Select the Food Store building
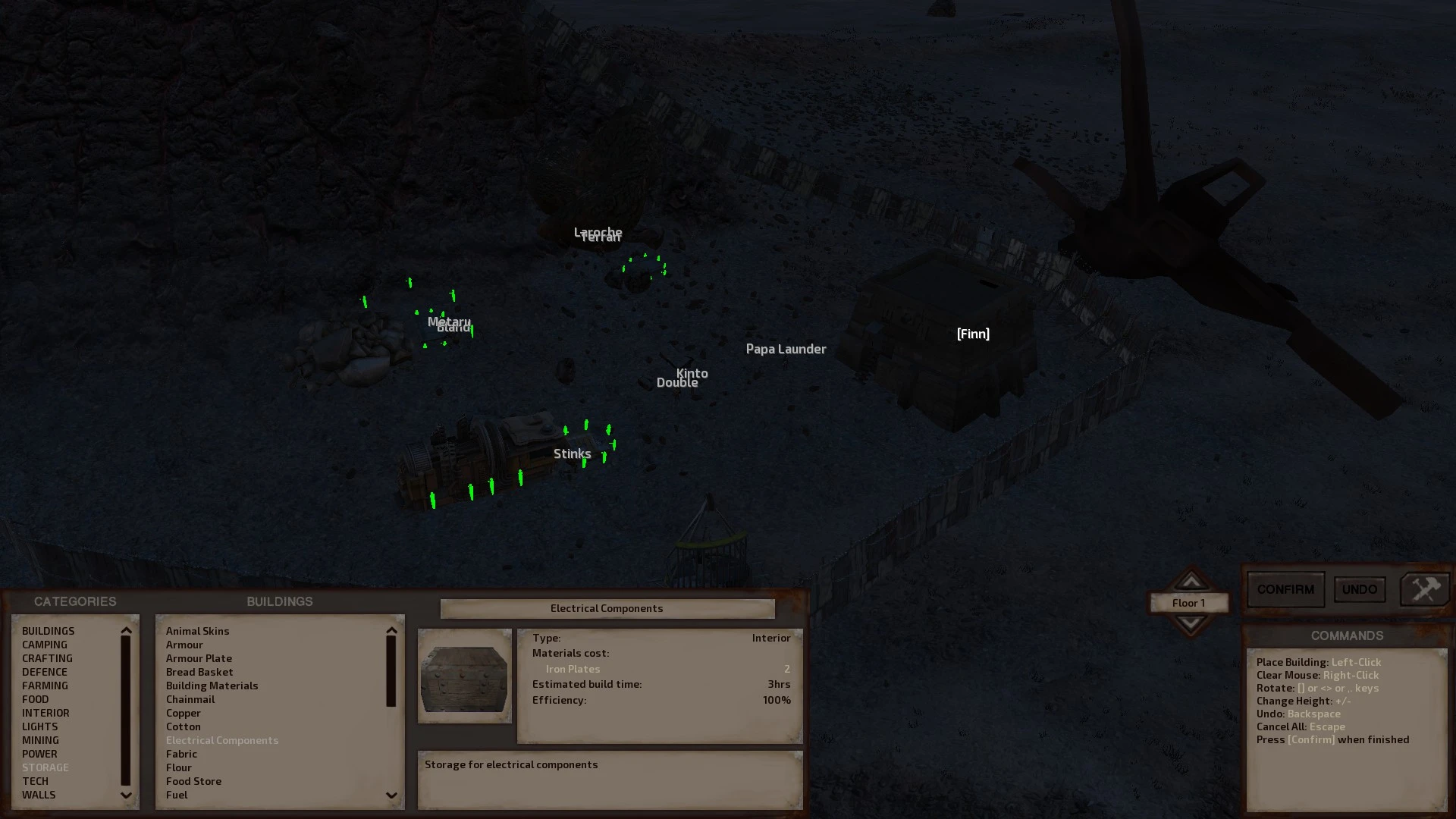This screenshot has height=819, width=1456. coord(193,781)
